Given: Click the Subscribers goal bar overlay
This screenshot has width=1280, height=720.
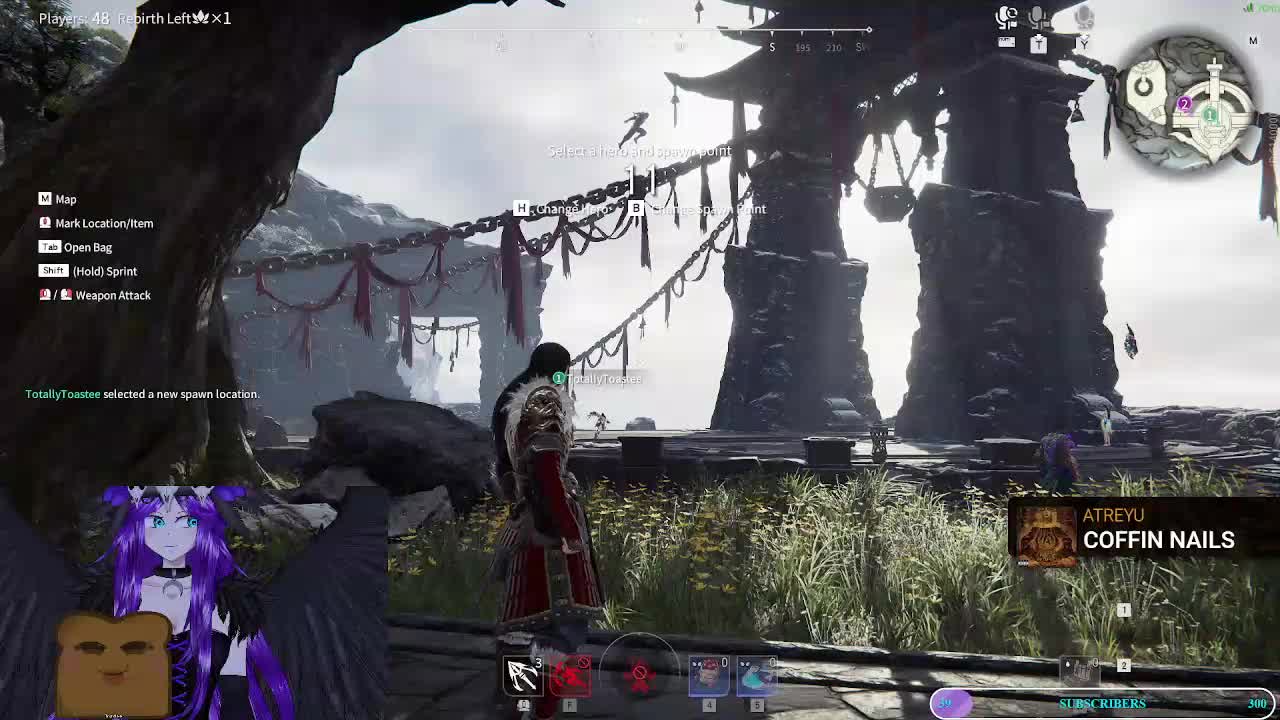Looking at the screenshot, I should 1102,704.
